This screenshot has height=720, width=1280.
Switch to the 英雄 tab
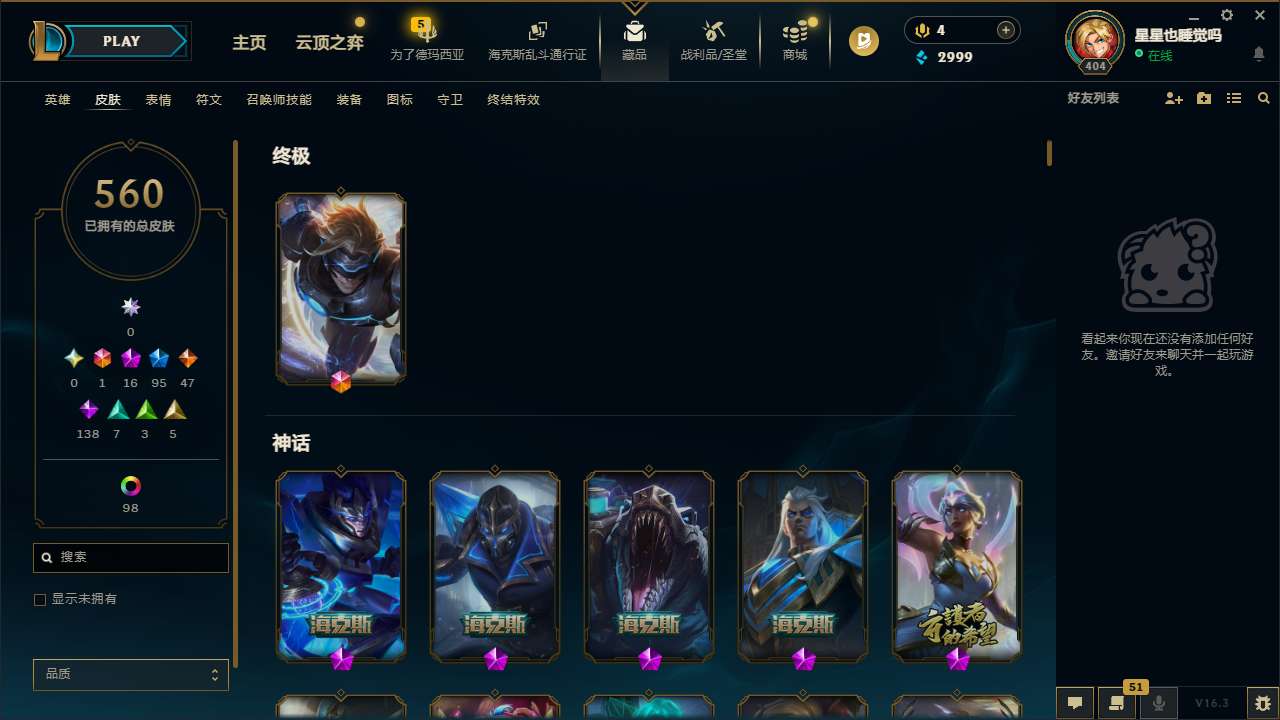point(57,100)
